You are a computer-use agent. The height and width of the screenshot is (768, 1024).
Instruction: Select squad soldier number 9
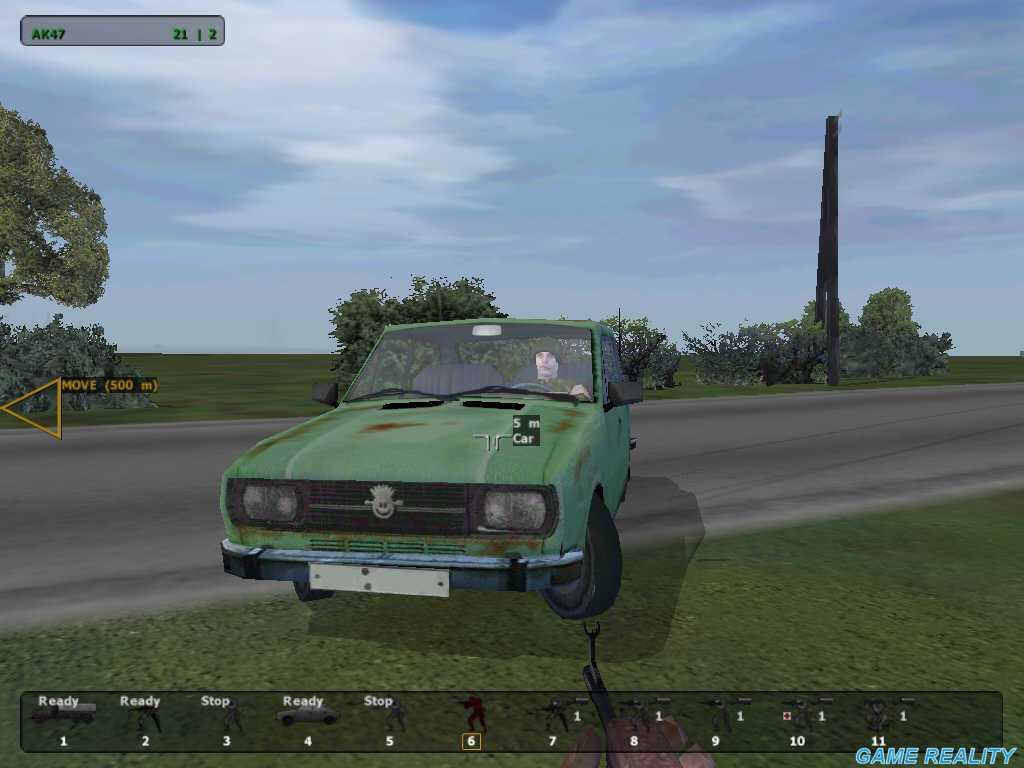tap(717, 715)
